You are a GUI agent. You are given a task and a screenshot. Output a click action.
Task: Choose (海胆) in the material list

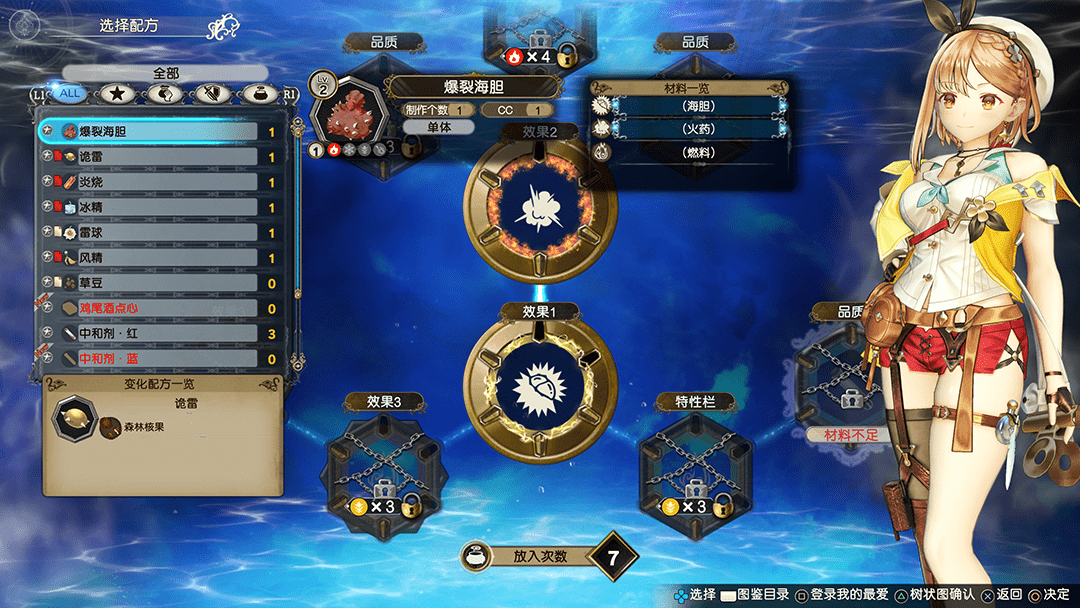click(699, 106)
